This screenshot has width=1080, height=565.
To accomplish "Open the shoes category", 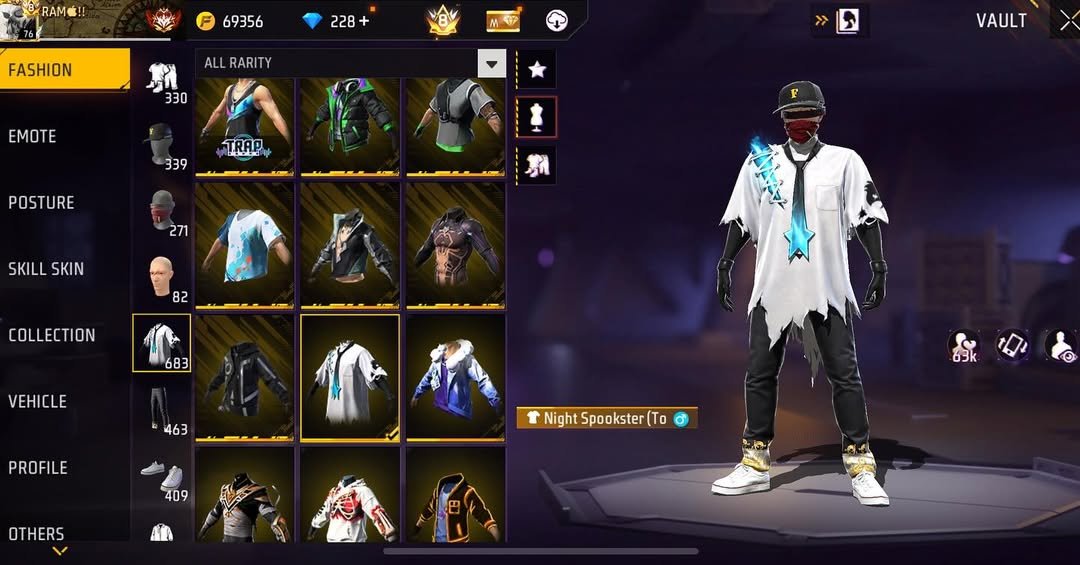I will pos(162,476).
